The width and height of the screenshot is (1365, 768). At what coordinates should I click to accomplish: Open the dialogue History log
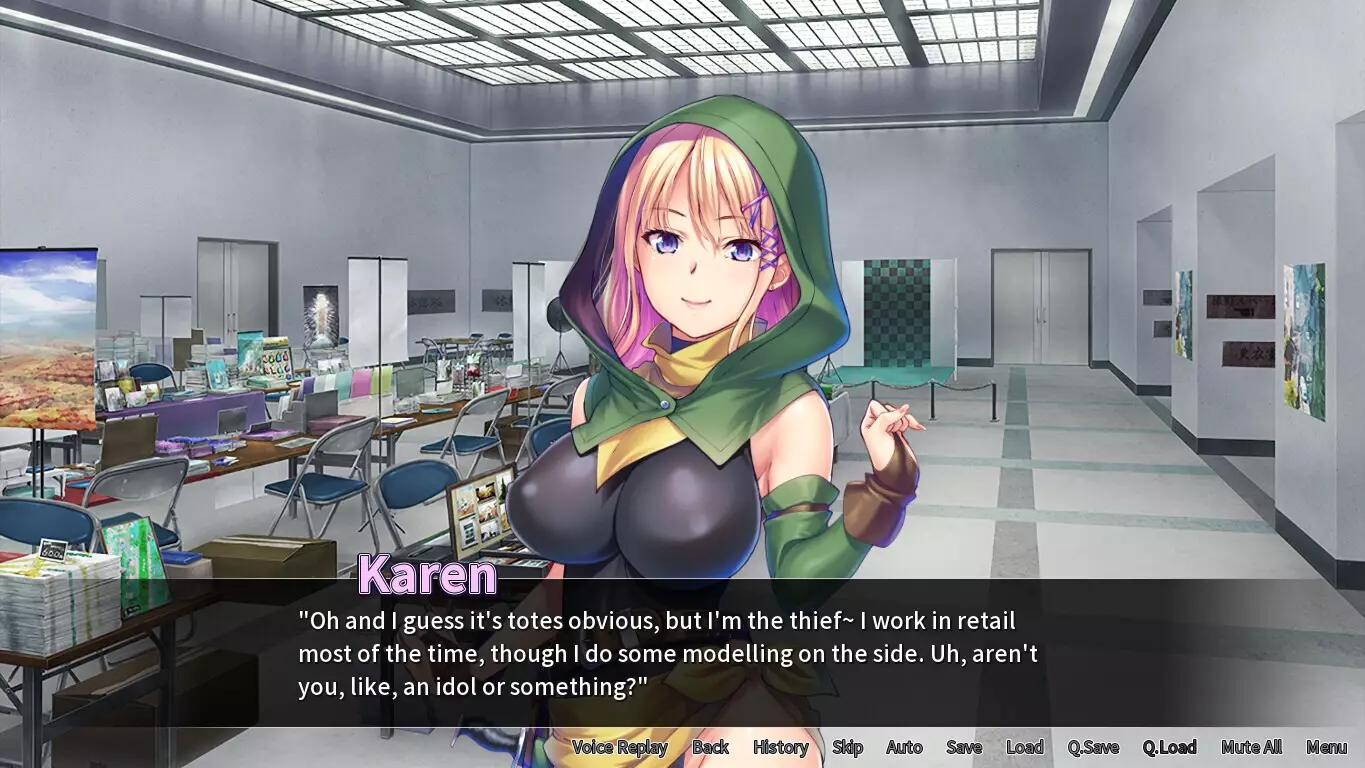coord(780,747)
